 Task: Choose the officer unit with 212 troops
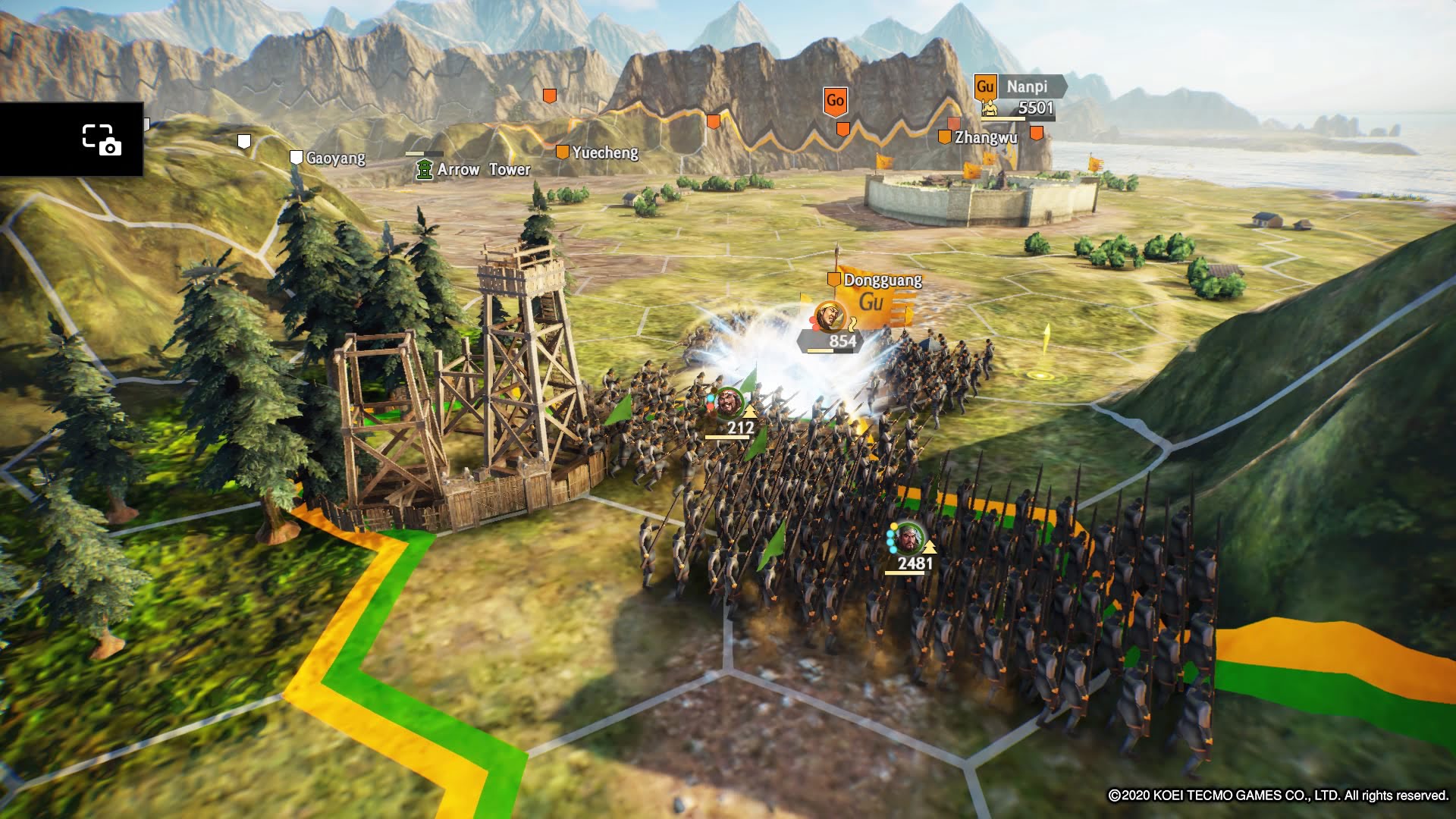click(x=729, y=403)
